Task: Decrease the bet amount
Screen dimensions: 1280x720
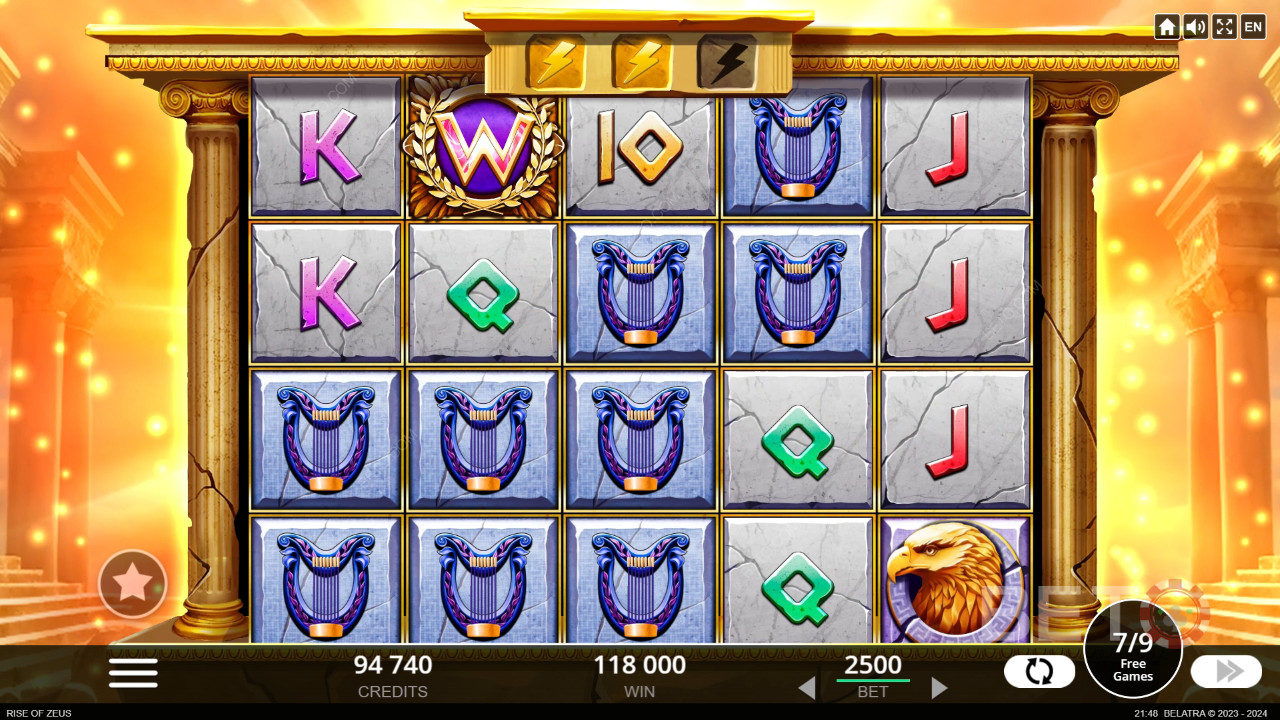Action: 806,688
